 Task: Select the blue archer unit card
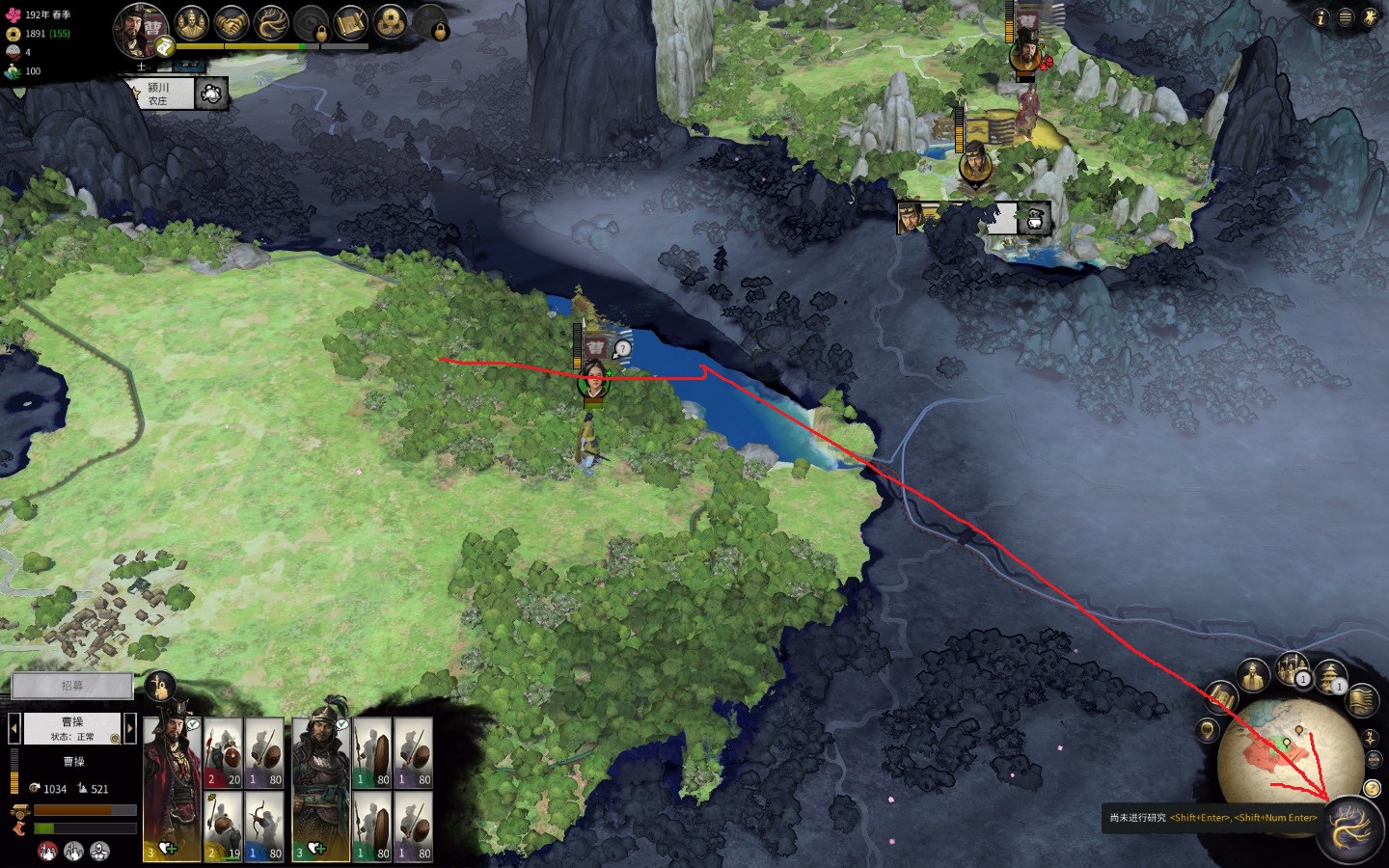click(263, 827)
